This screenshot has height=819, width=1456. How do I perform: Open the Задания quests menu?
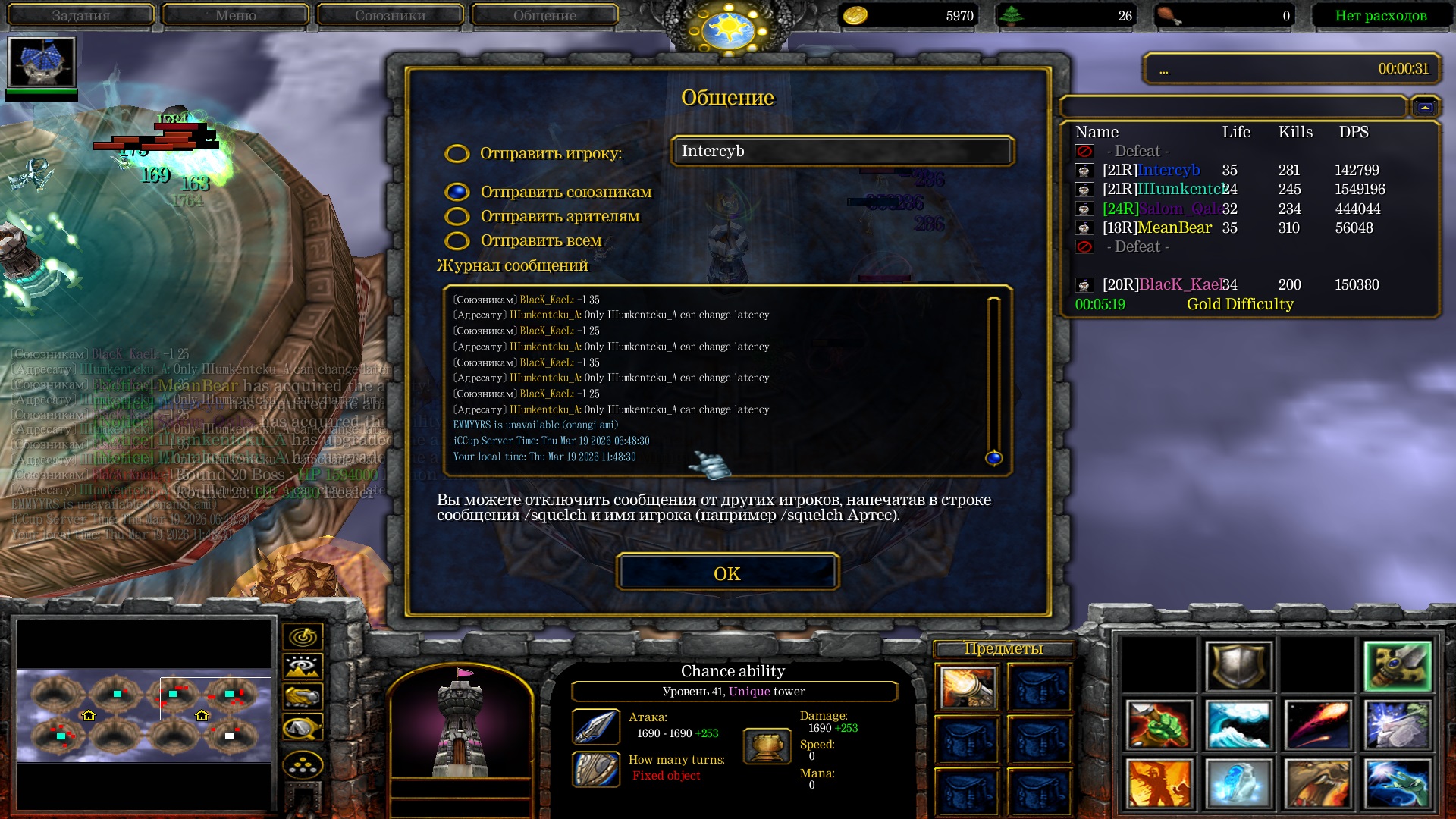tap(80, 15)
